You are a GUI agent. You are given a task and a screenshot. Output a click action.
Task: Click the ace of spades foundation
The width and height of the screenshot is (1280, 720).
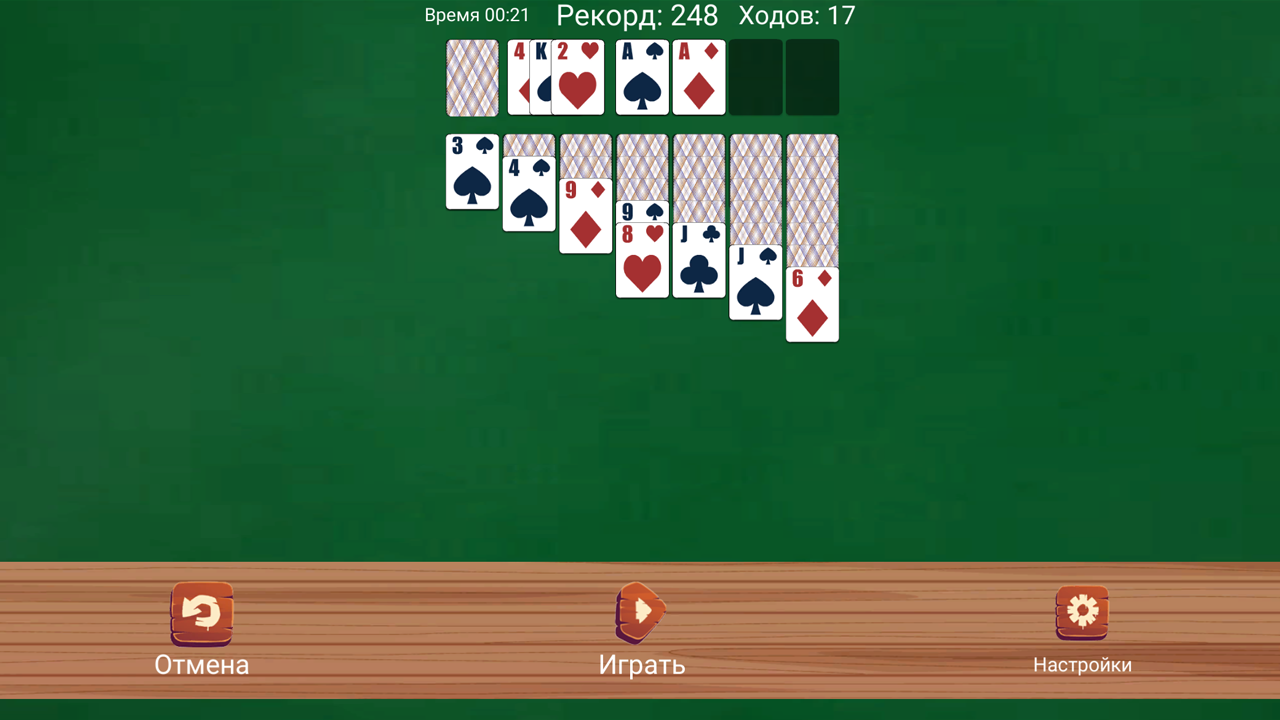point(642,78)
